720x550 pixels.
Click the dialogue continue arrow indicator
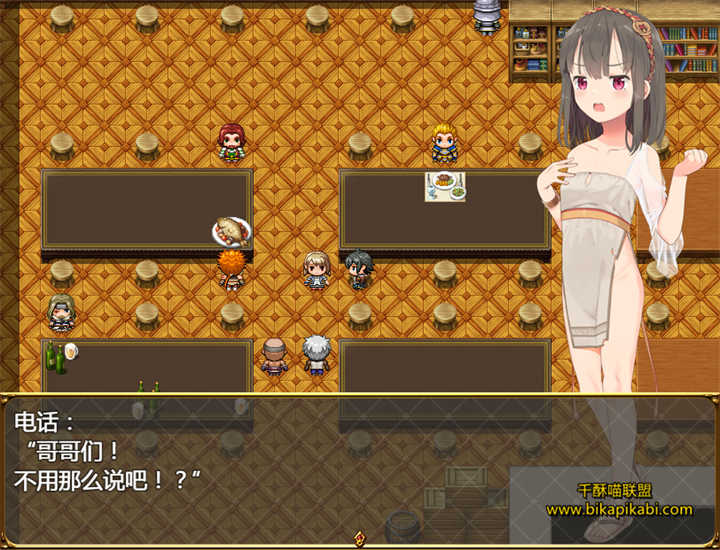[x=359, y=538]
